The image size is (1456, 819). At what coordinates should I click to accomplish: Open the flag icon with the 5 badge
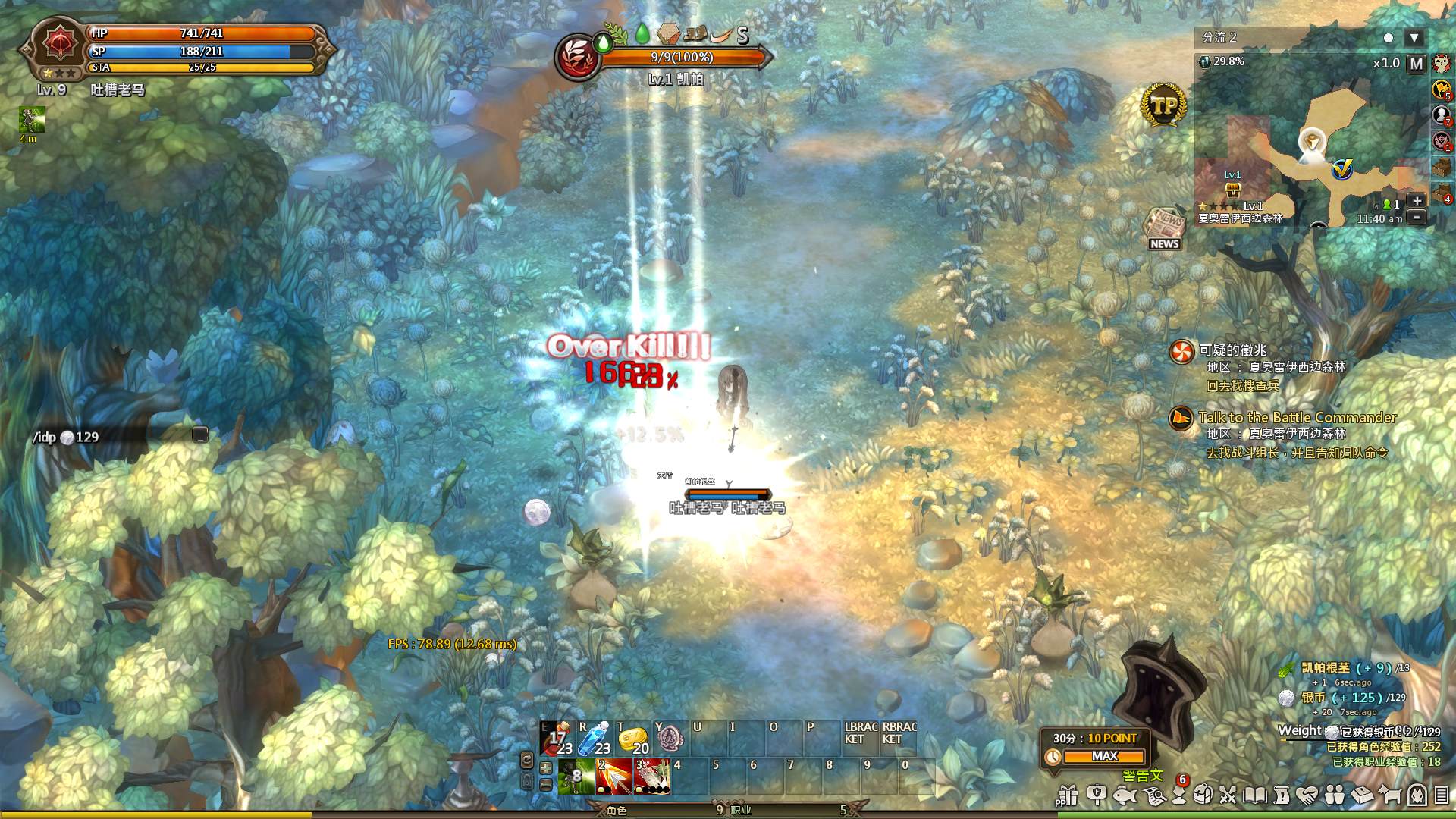(1441, 89)
